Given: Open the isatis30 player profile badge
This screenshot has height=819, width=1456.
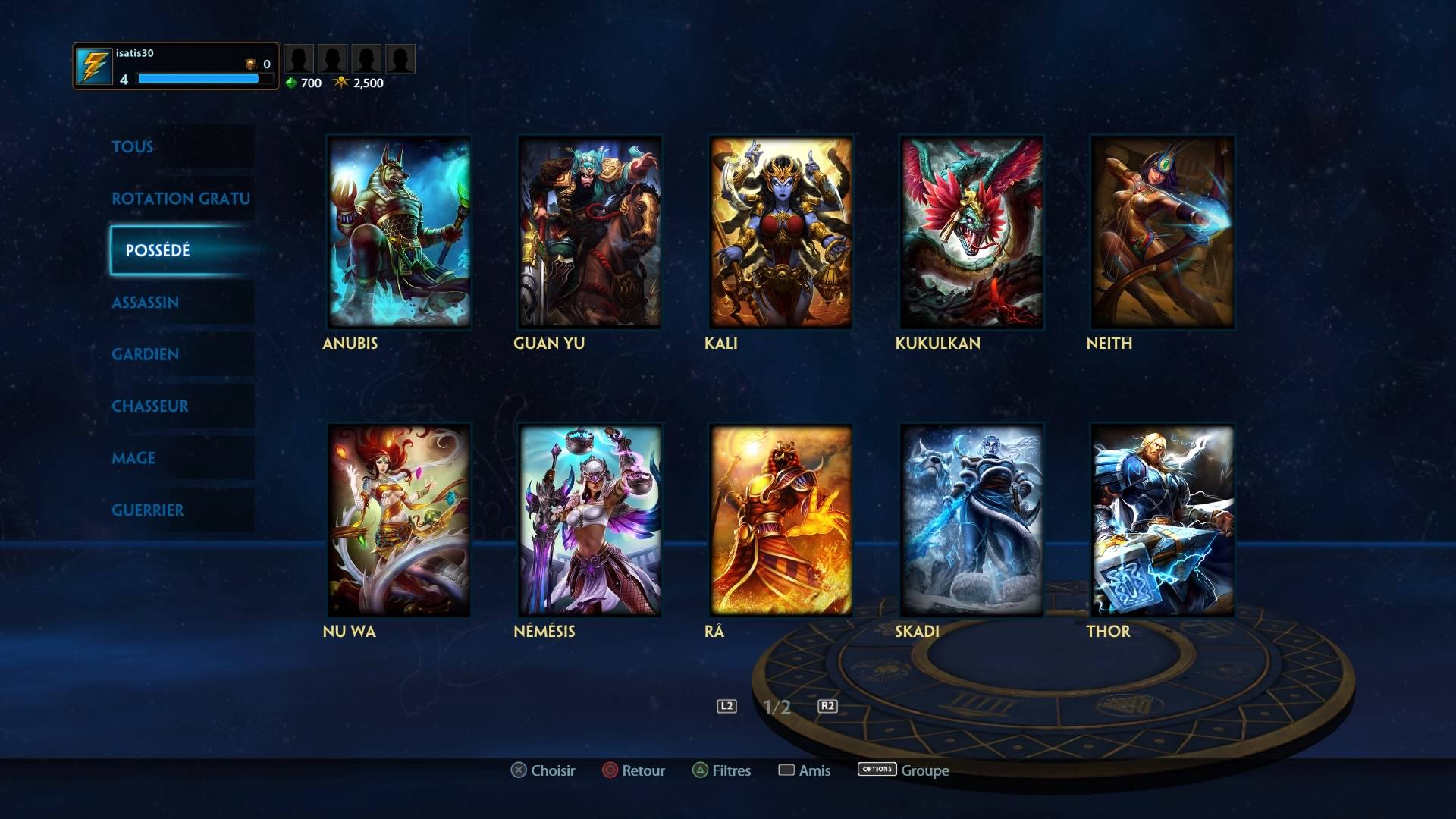Looking at the screenshot, I should point(176,67).
